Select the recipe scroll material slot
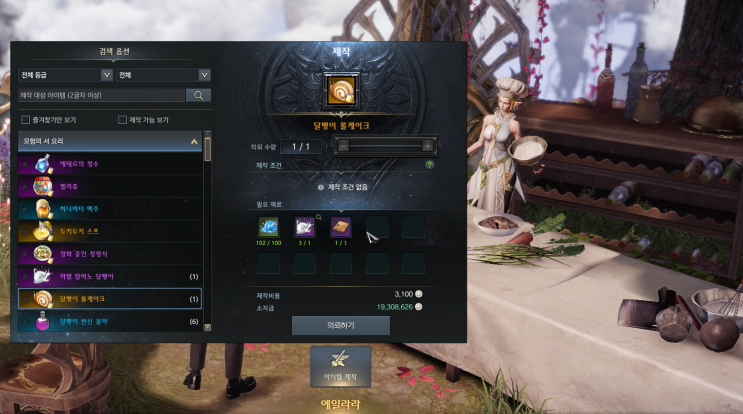The image size is (743, 414). click(341, 227)
